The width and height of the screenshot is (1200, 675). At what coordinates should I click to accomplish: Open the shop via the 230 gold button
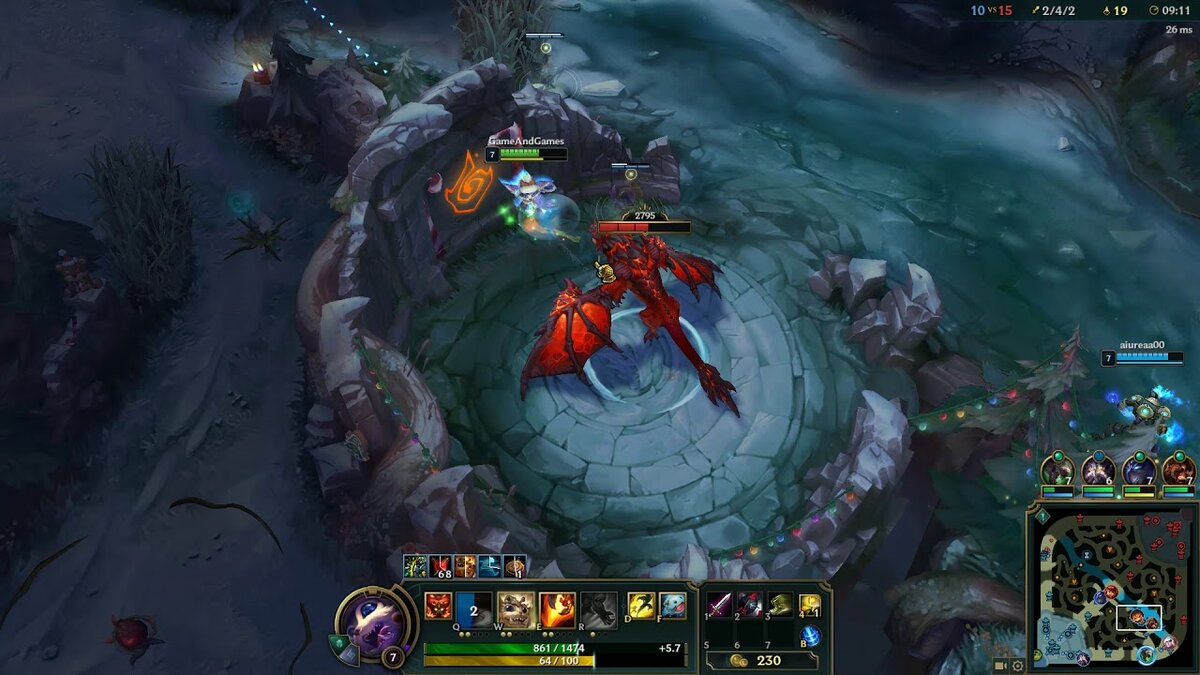[760, 660]
